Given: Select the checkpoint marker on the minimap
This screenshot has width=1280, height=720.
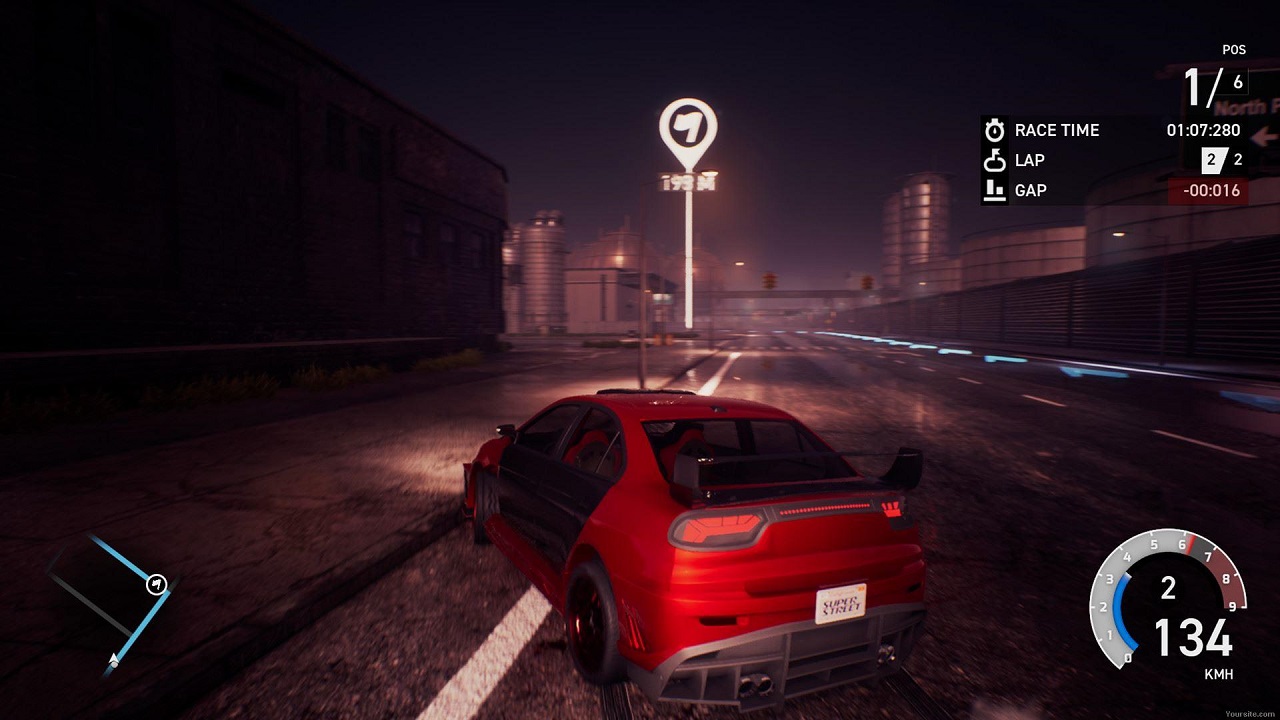Looking at the screenshot, I should tap(156, 585).
